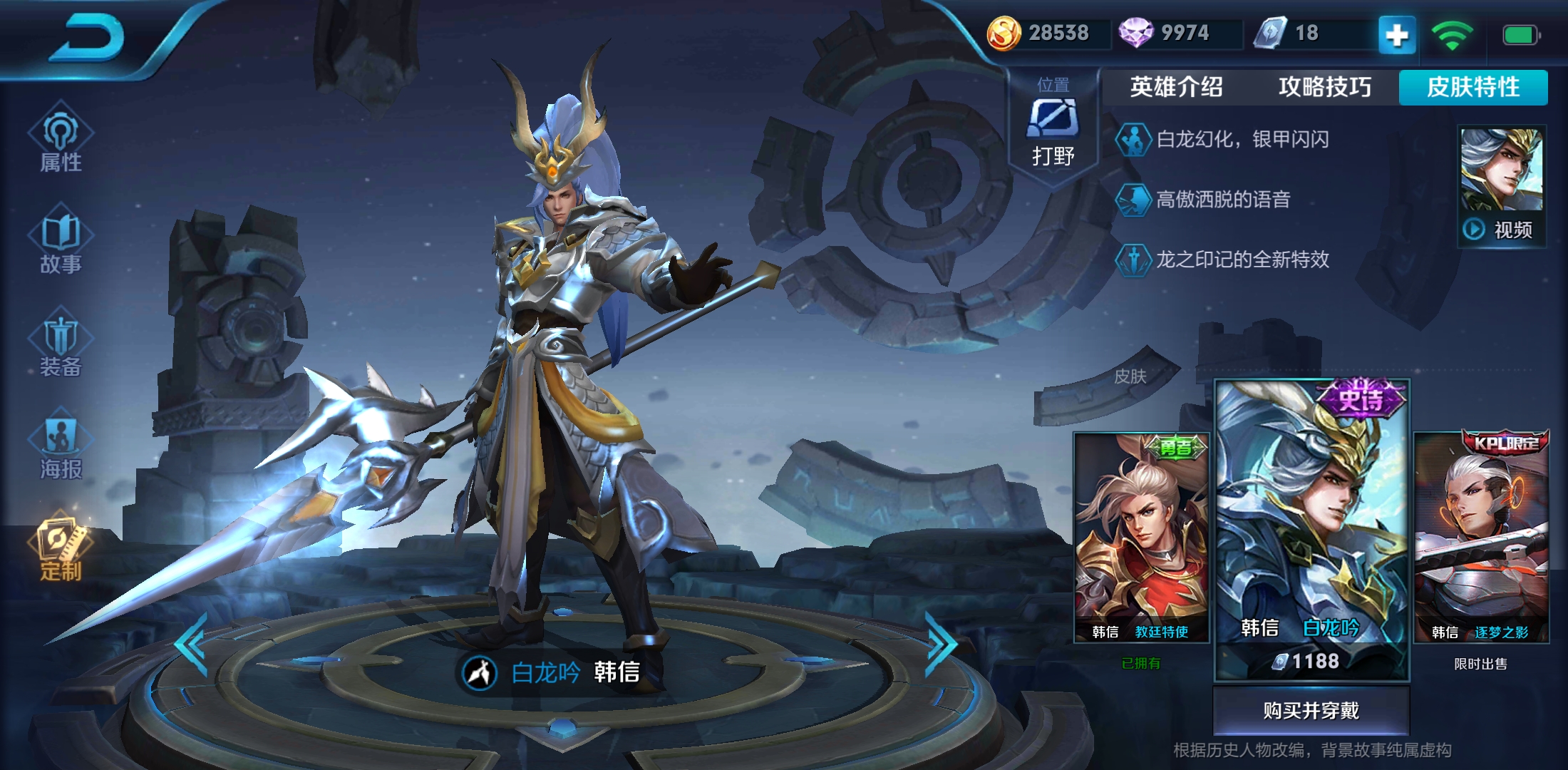Choose the 白龙吟 epic skin card
Screen dimensions: 1568x770
pos(1311,528)
